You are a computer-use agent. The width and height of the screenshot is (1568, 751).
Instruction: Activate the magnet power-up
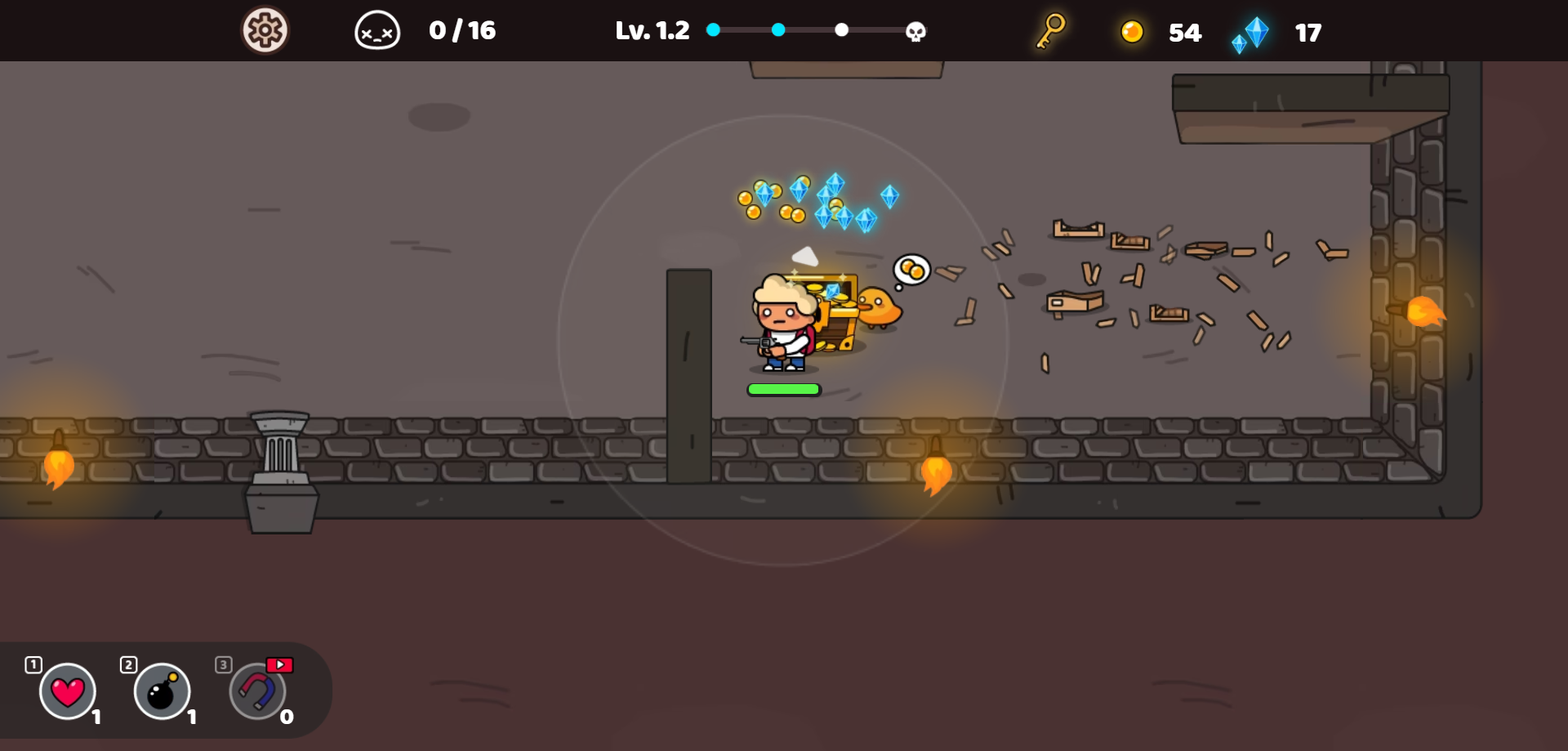pos(257,691)
